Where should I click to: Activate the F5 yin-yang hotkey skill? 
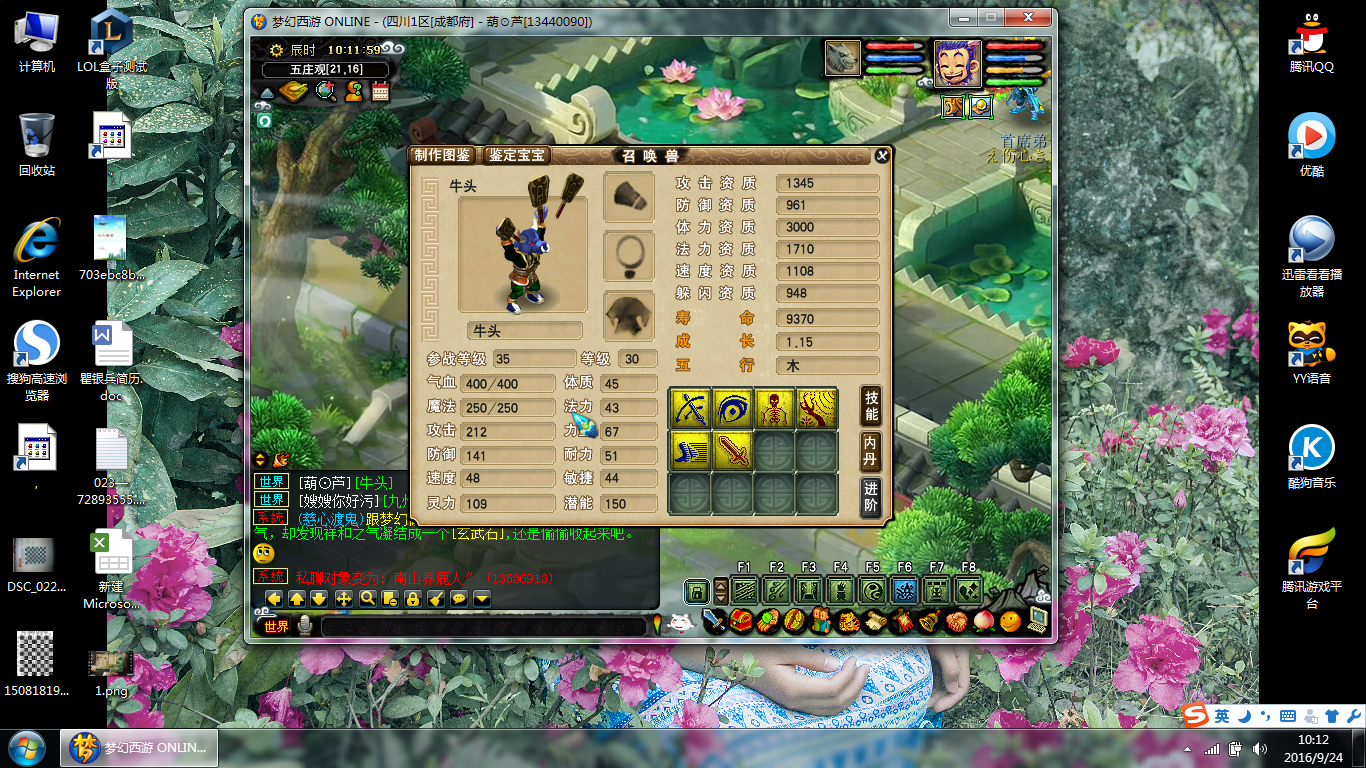pyautogui.click(x=872, y=590)
